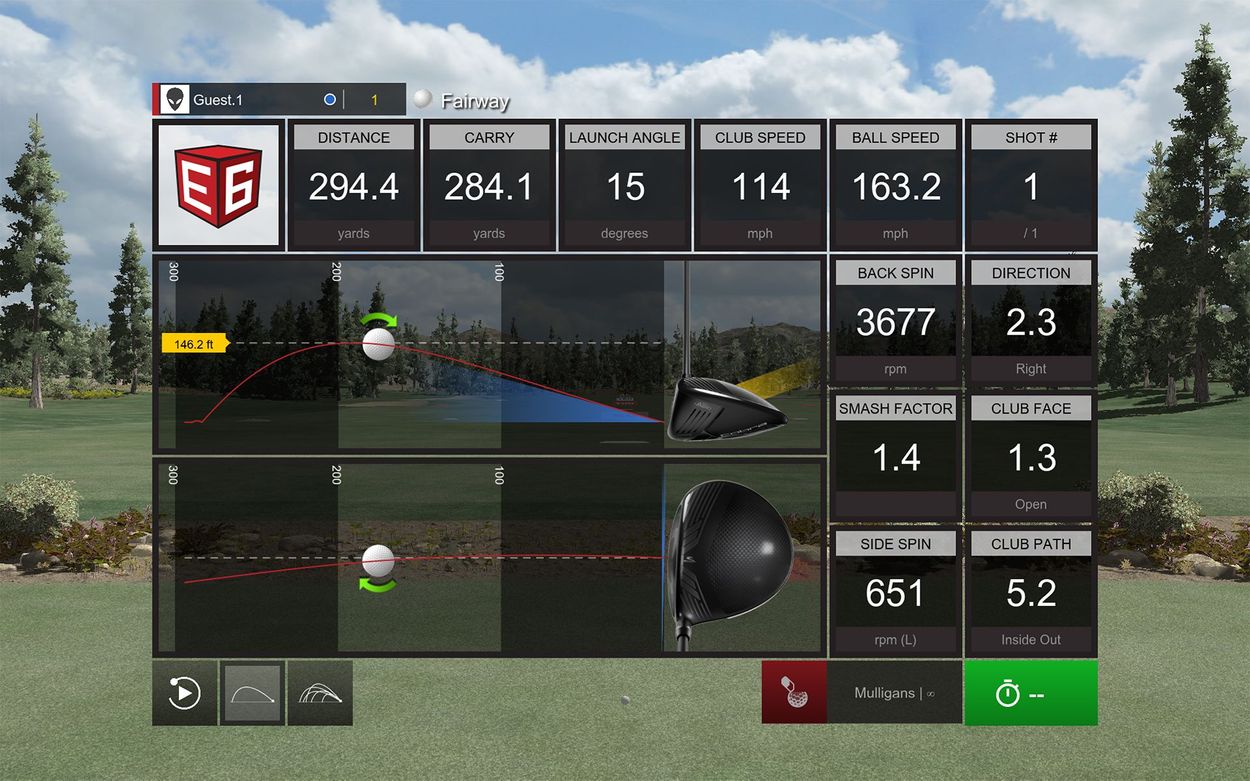Screen dimensions: 1250x781
Task: Click the E6 logo tile
Action: tap(219, 186)
